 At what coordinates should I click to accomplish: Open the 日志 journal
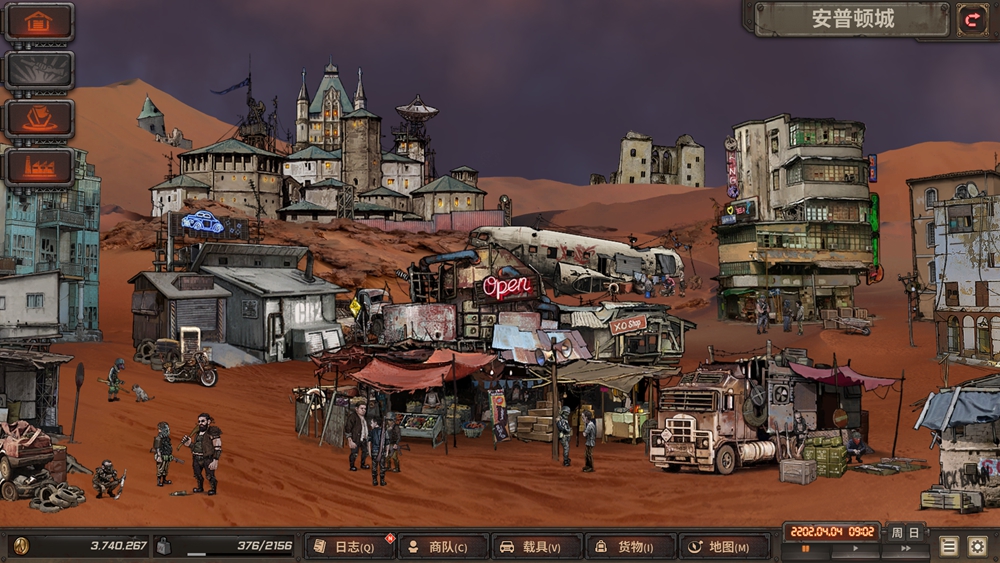click(x=348, y=547)
